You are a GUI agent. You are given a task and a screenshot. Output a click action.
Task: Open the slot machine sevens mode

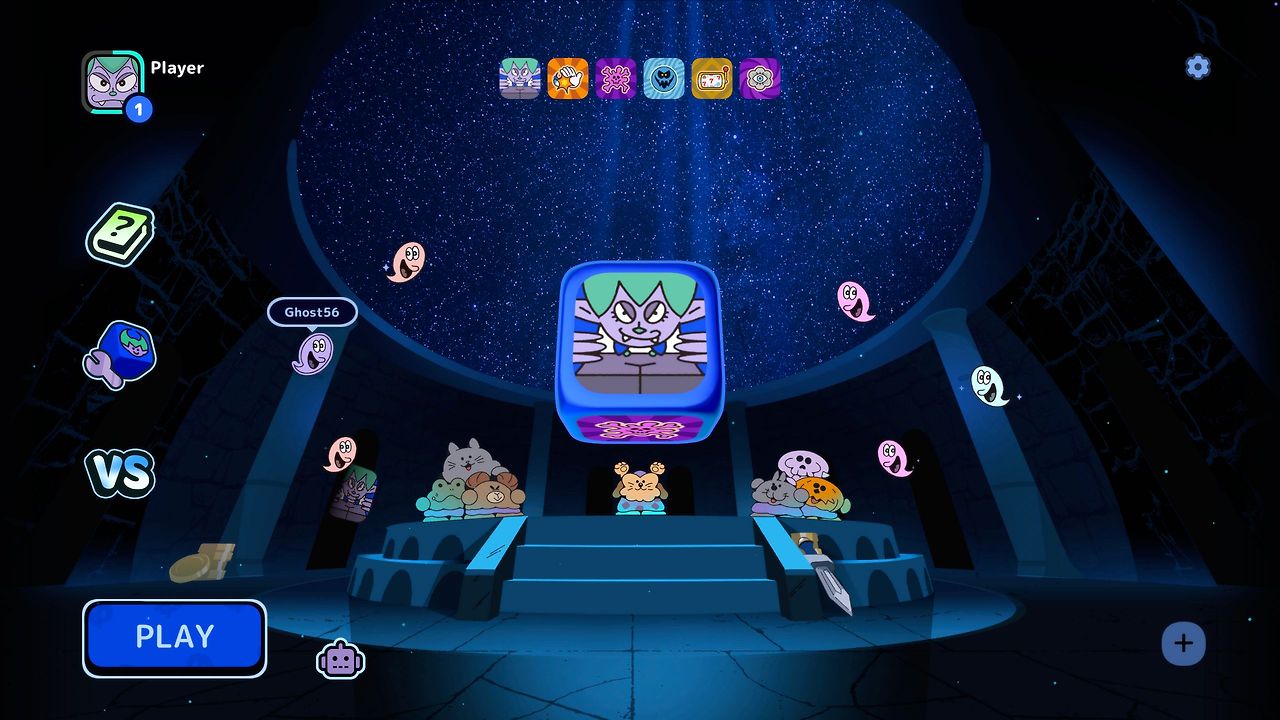coord(712,78)
